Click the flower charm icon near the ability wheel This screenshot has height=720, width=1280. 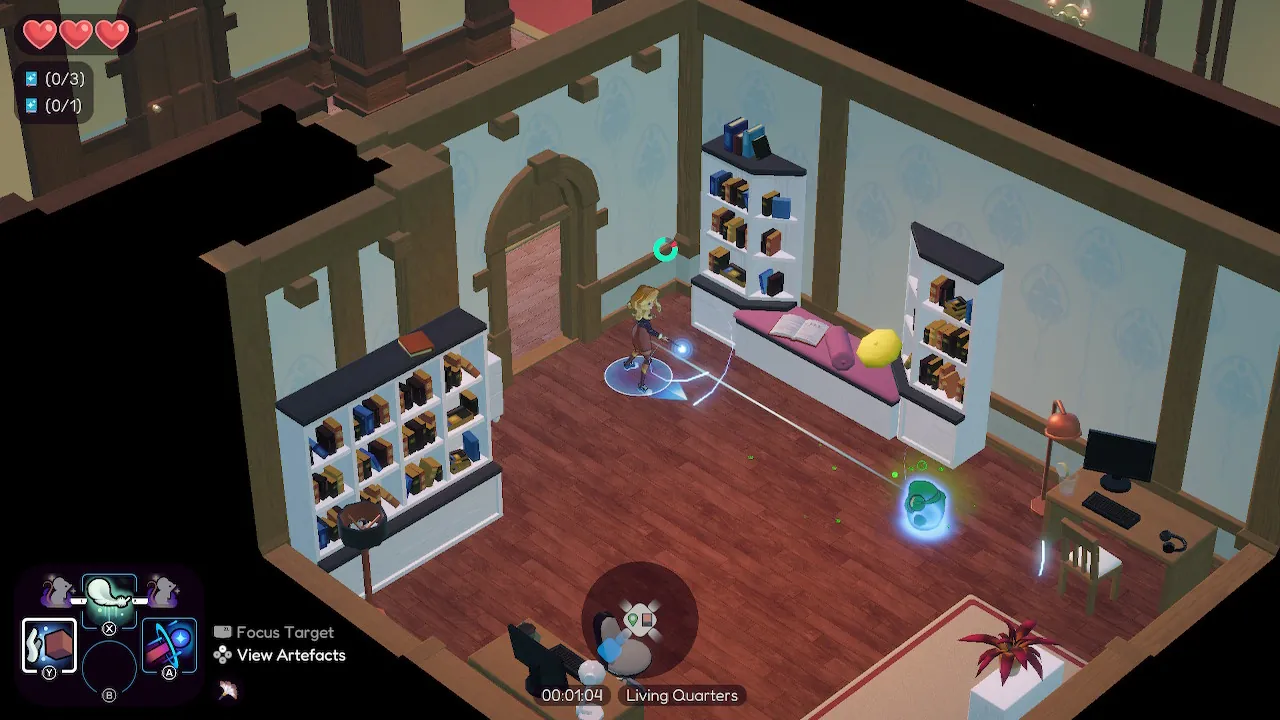coord(227,689)
